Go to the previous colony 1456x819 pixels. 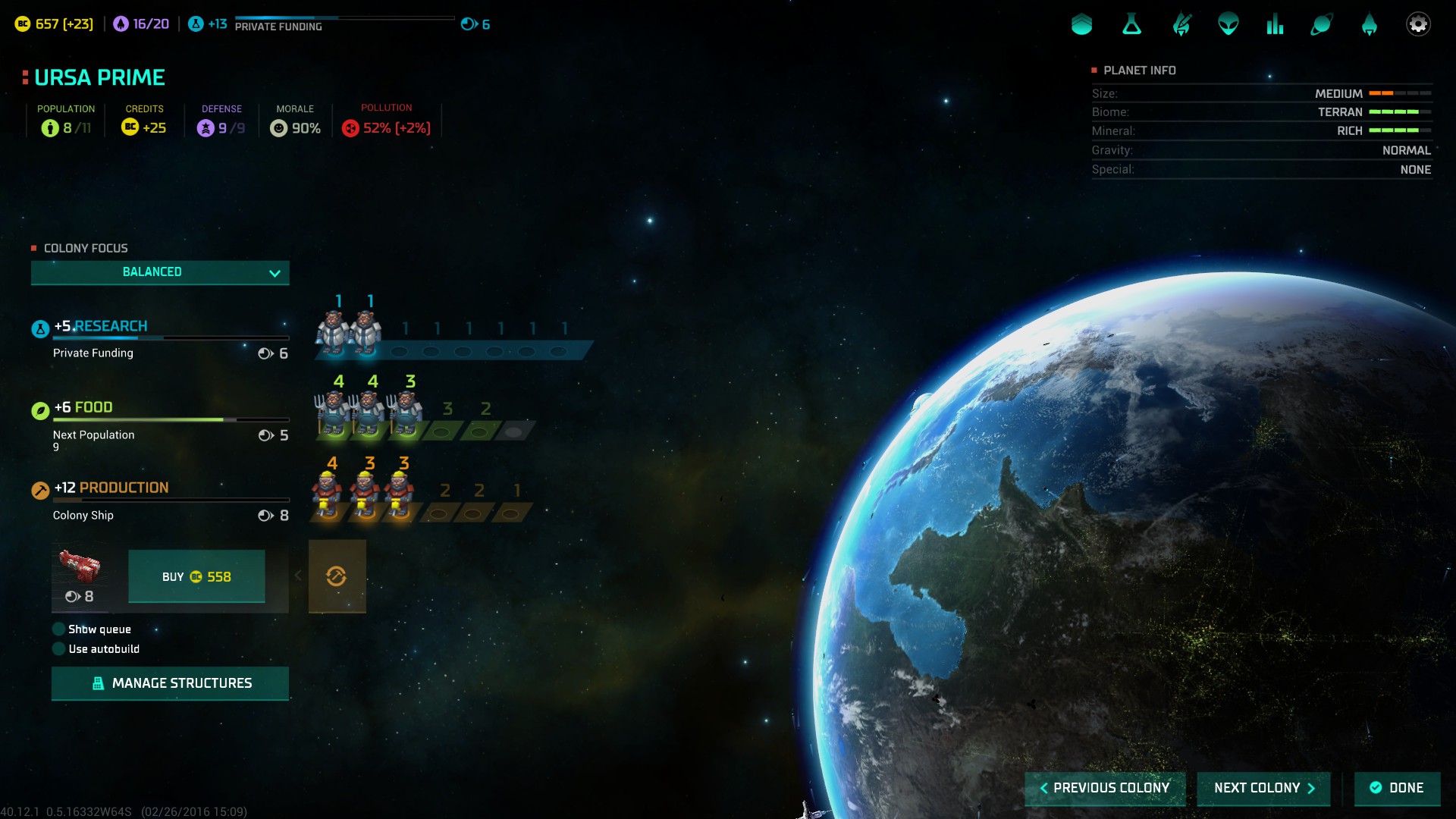(1104, 788)
